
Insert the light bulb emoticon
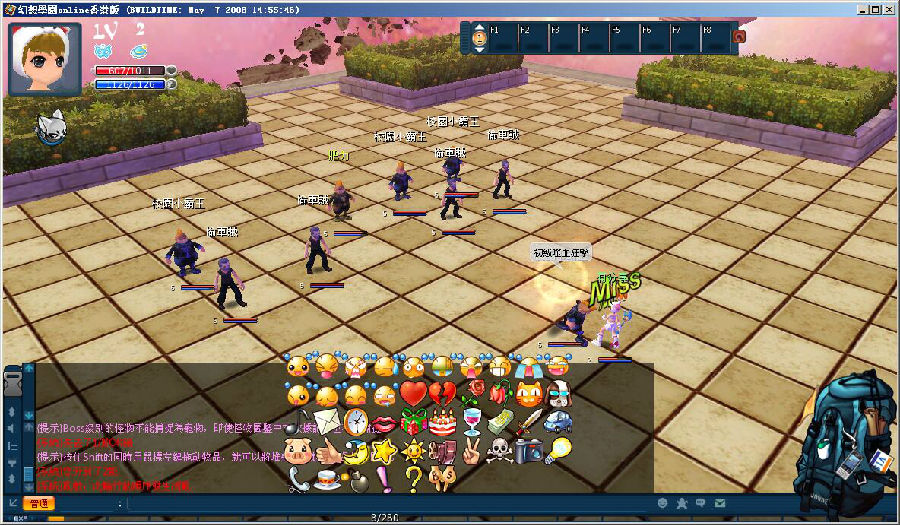[x=558, y=451]
